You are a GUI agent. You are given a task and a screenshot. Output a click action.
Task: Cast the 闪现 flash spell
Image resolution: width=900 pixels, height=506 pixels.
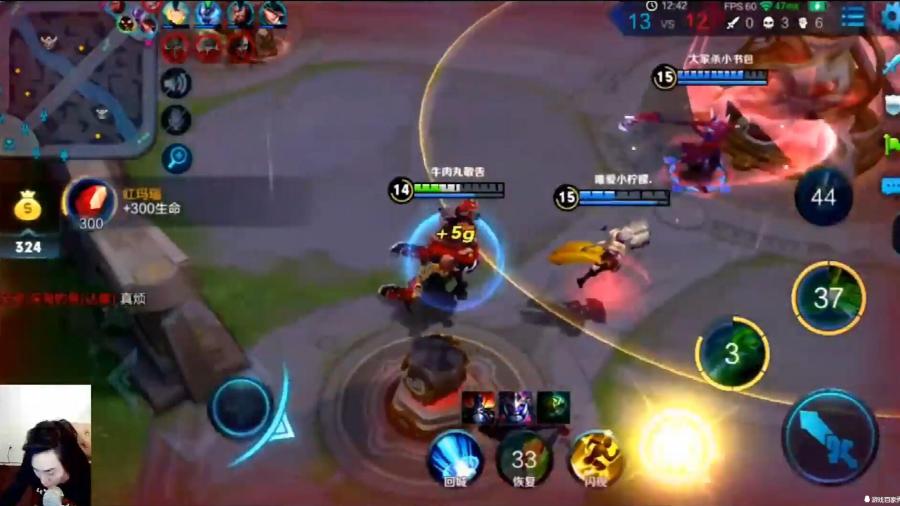(x=596, y=459)
